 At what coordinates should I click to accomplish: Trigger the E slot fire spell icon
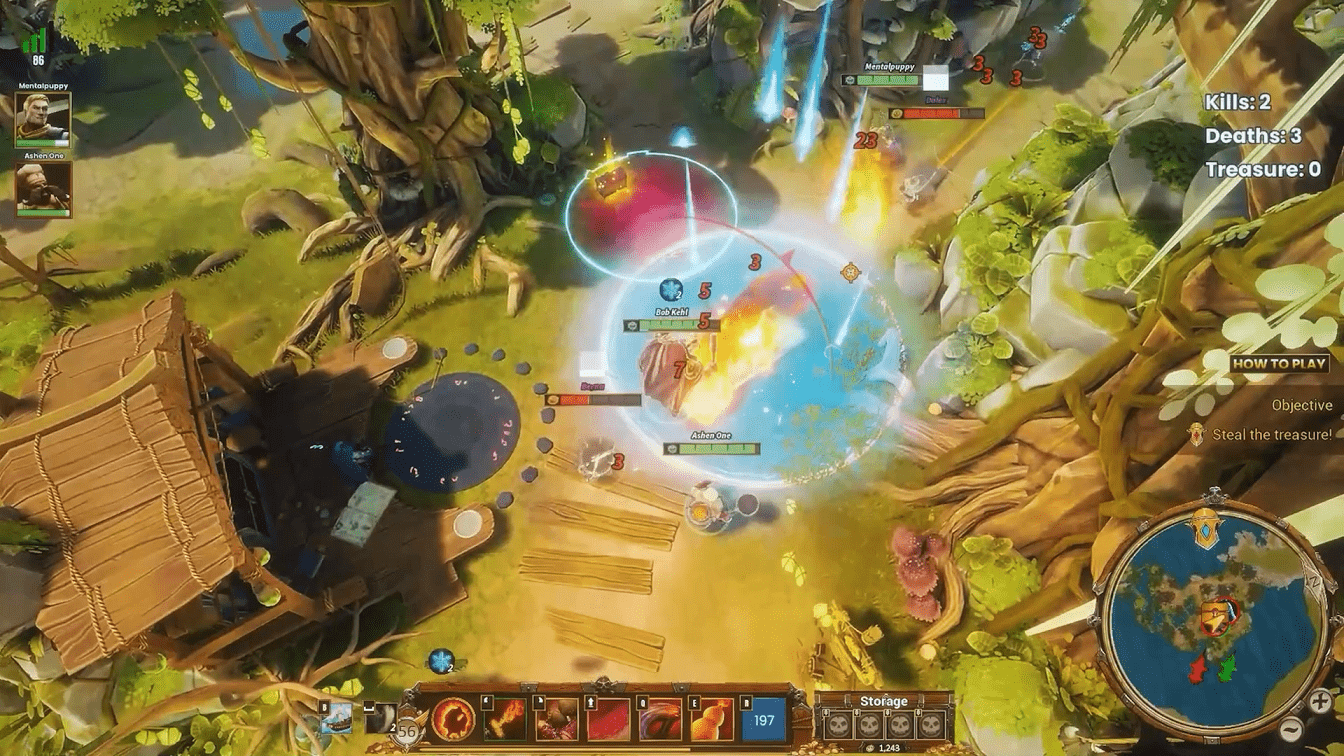coord(711,722)
